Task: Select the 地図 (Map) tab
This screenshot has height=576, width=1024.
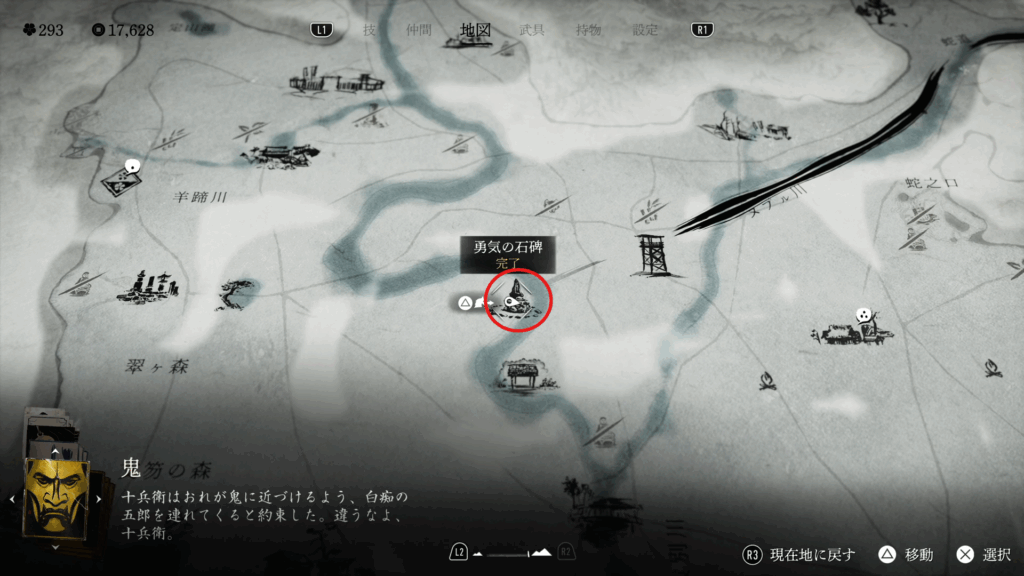Action: click(x=475, y=30)
